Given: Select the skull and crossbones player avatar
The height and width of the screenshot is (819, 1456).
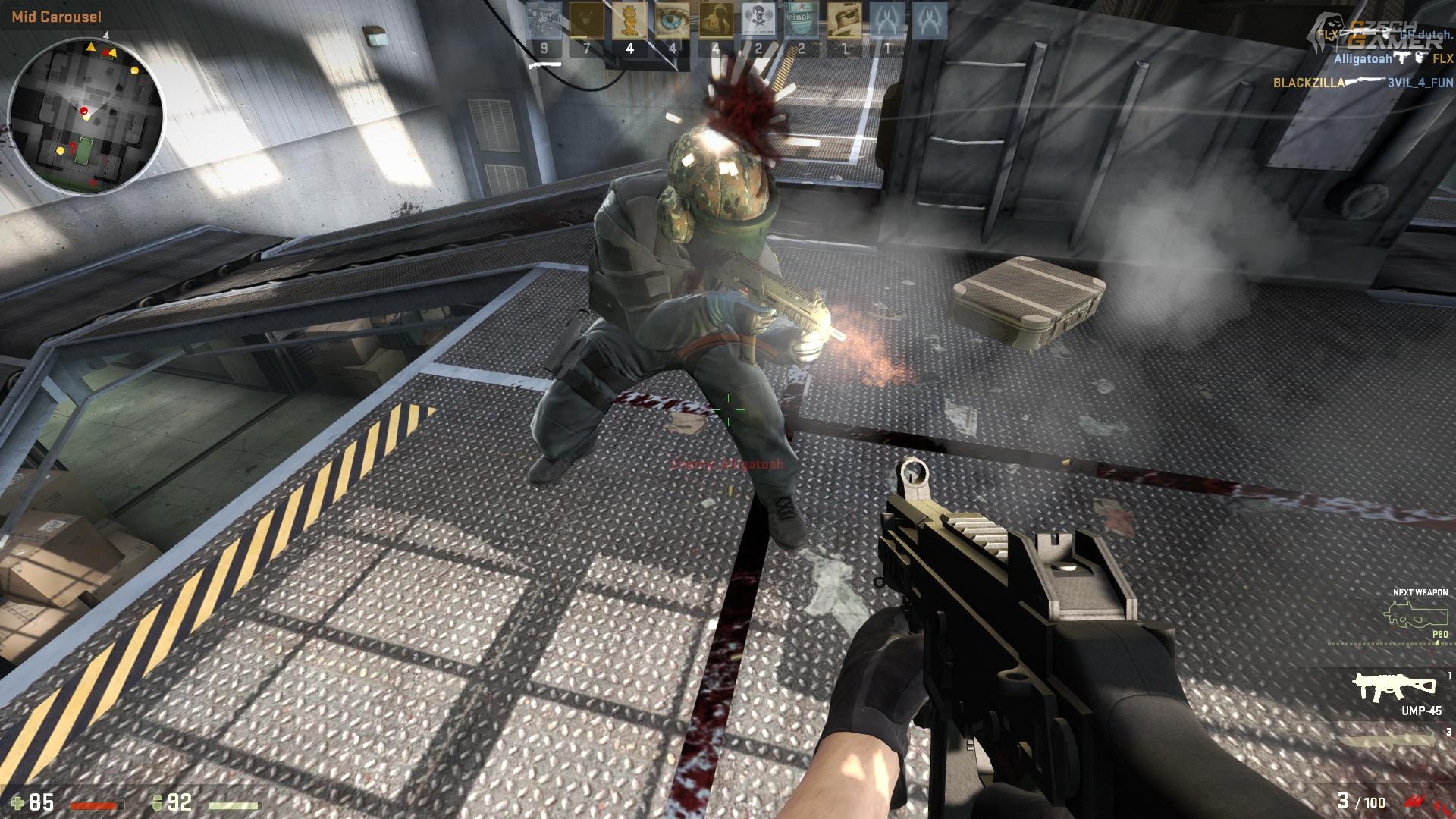Looking at the screenshot, I should pos(758,20).
